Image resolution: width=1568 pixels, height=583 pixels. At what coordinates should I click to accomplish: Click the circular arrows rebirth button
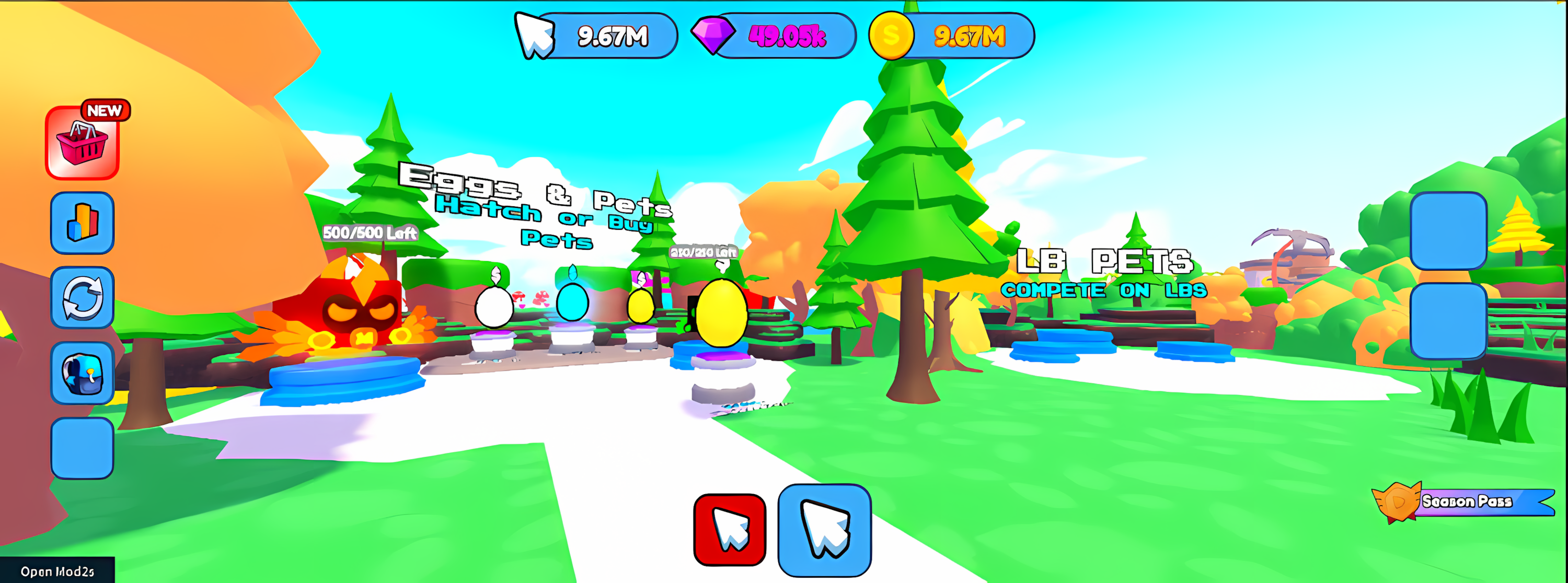pos(82,298)
